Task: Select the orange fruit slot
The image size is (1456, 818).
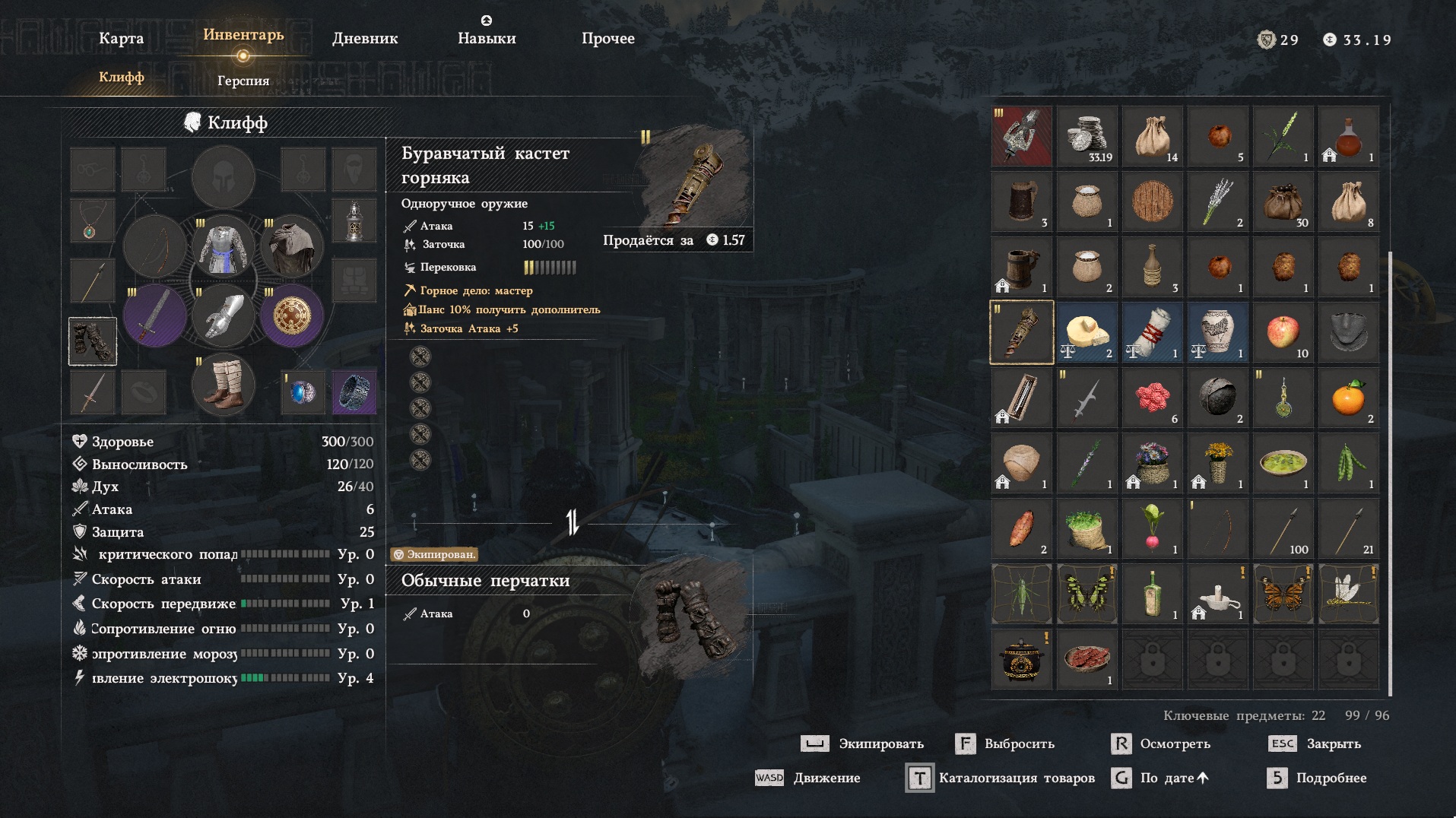Action: [x=1349, y=398]
